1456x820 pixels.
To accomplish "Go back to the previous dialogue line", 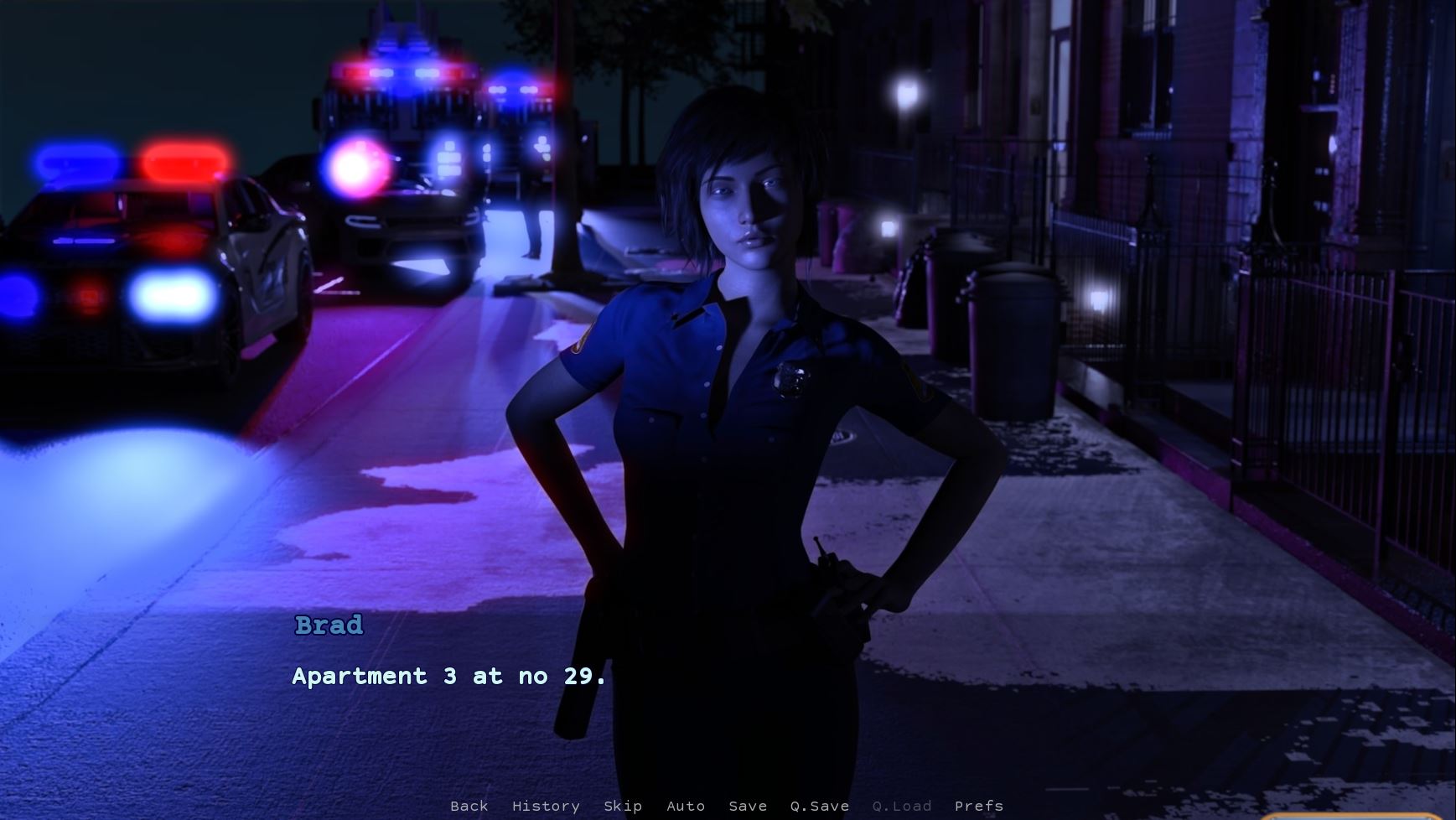I will 469,806.
